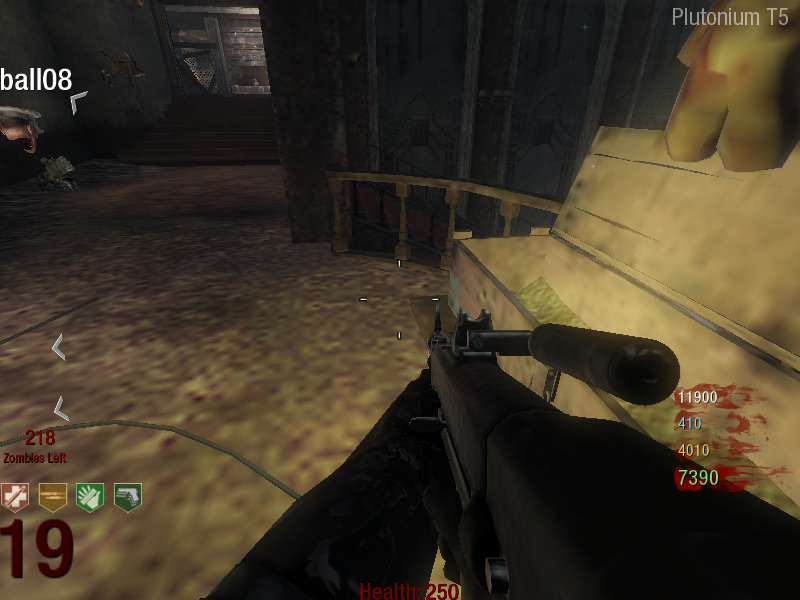The image size is (800, 600).
Task: Select the Juggernog perk icon
Action: click(15, 497)
